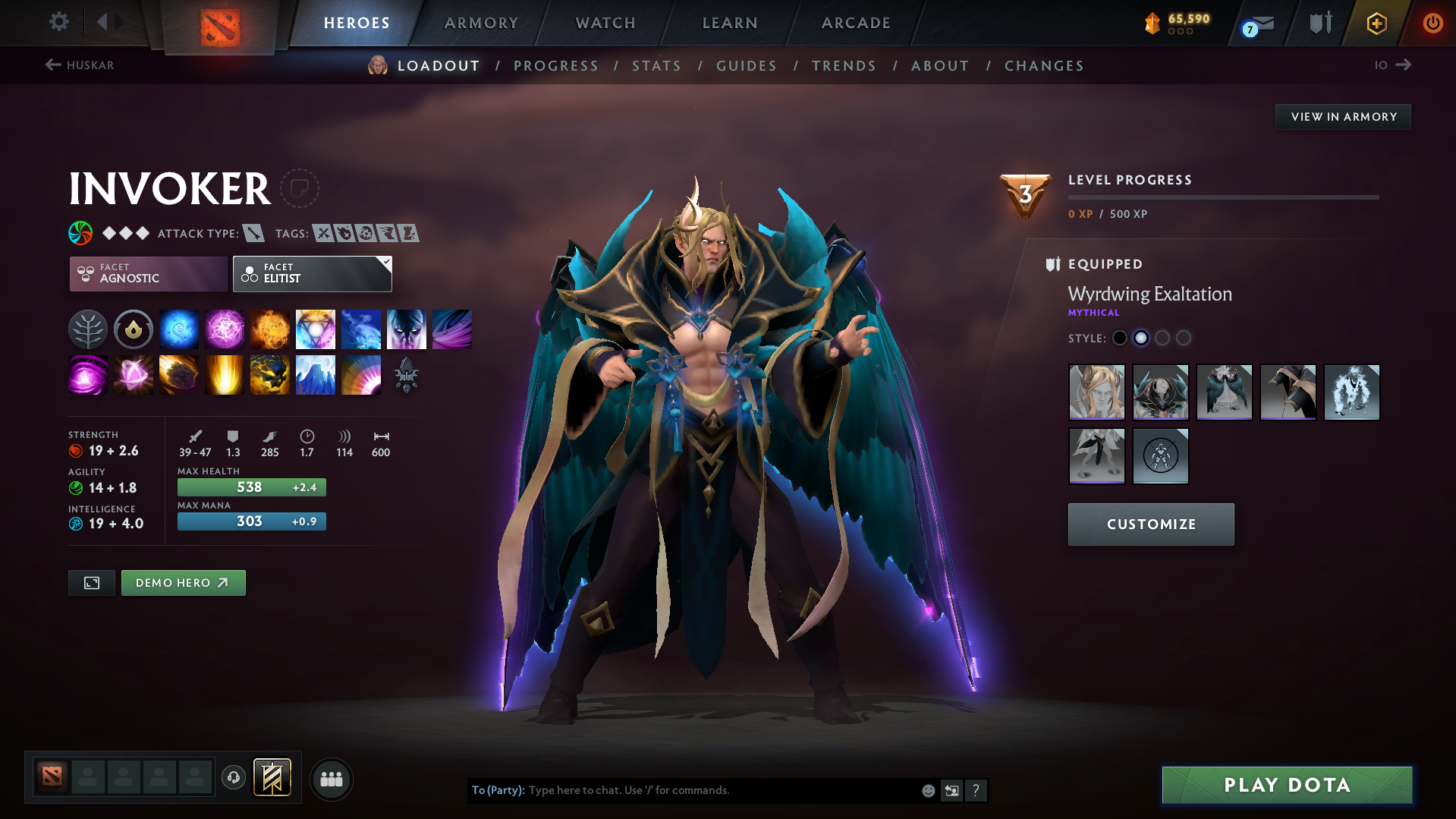
Task: Open the ARMORY menu
Action: click(481, 23)
